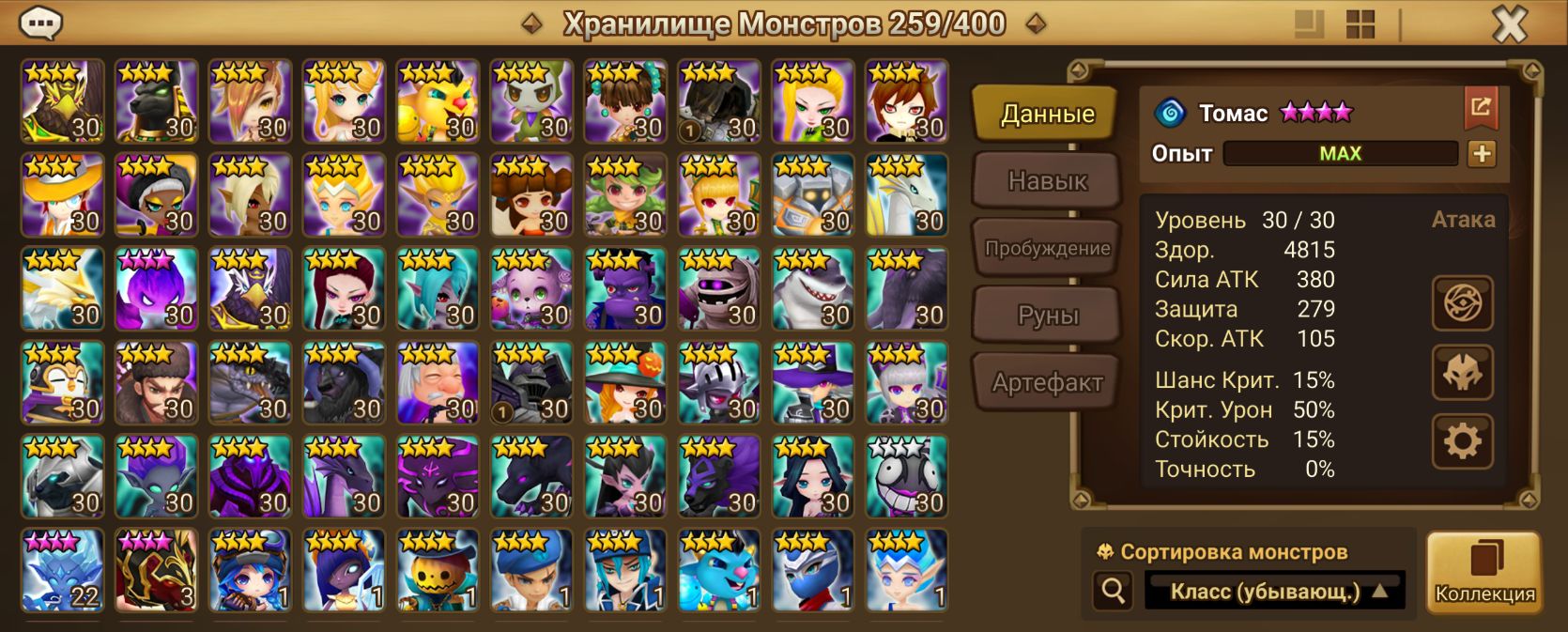Open the Класс sorting dropdown
Image resolution: width=1568 pixels, height=632 pixels.
(1274, 592)
